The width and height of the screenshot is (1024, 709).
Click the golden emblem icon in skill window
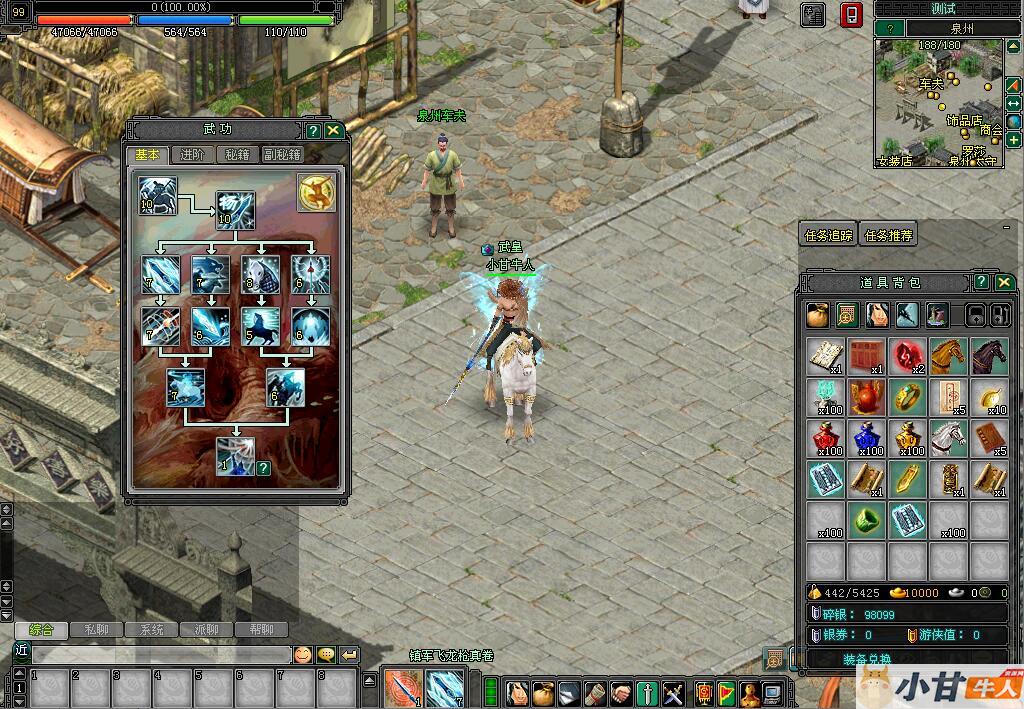(316, 193)
